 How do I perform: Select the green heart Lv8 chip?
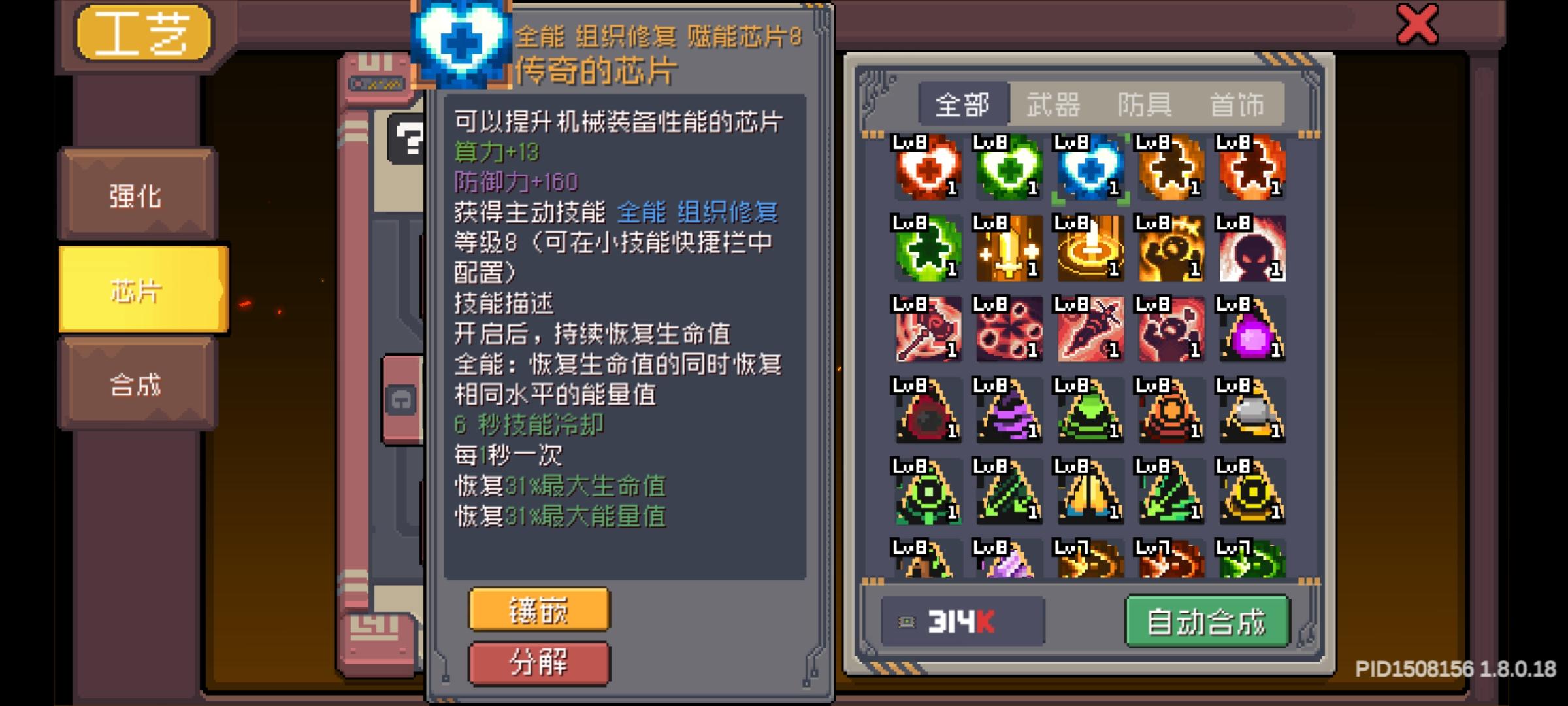coord(1009,169)
